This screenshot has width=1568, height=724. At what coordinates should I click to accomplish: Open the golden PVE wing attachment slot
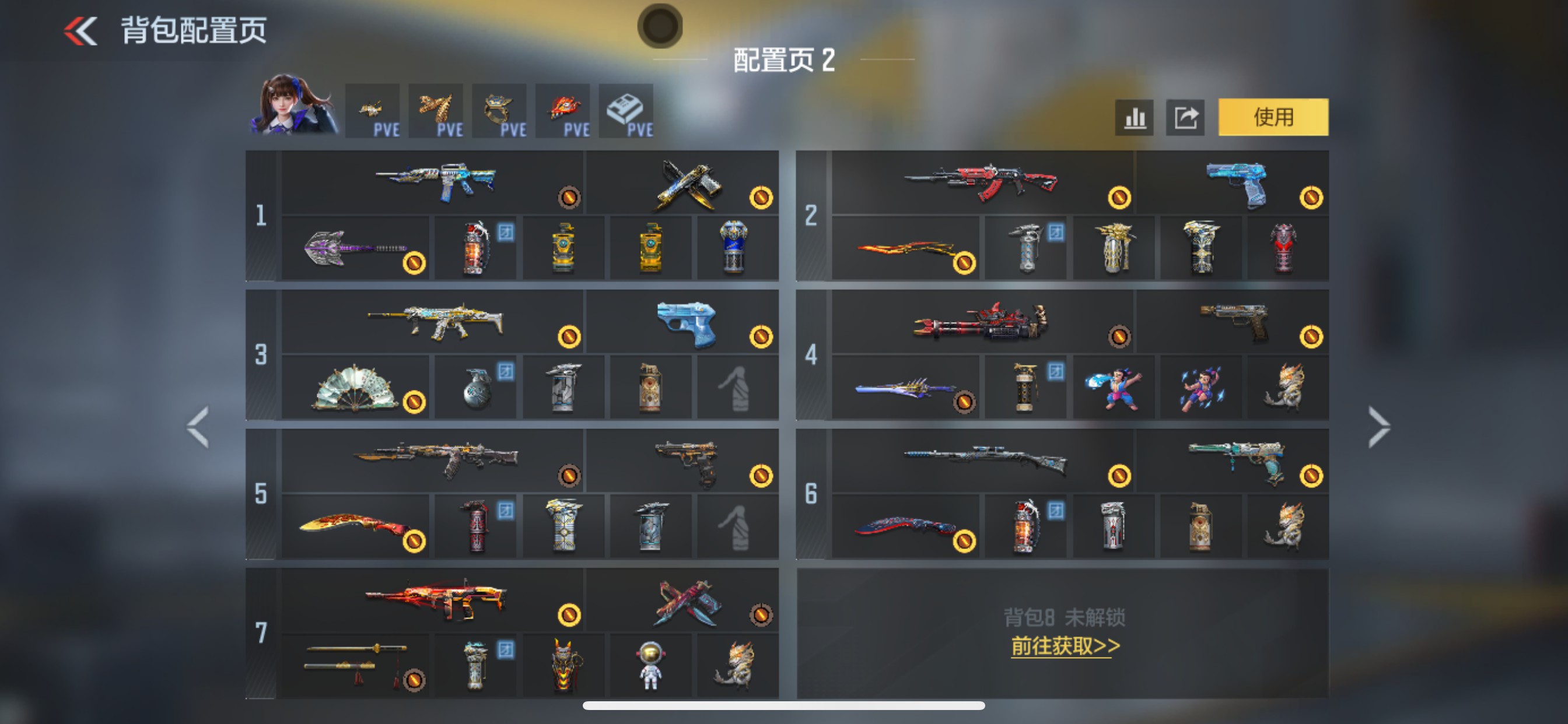[x=436, y=111]
